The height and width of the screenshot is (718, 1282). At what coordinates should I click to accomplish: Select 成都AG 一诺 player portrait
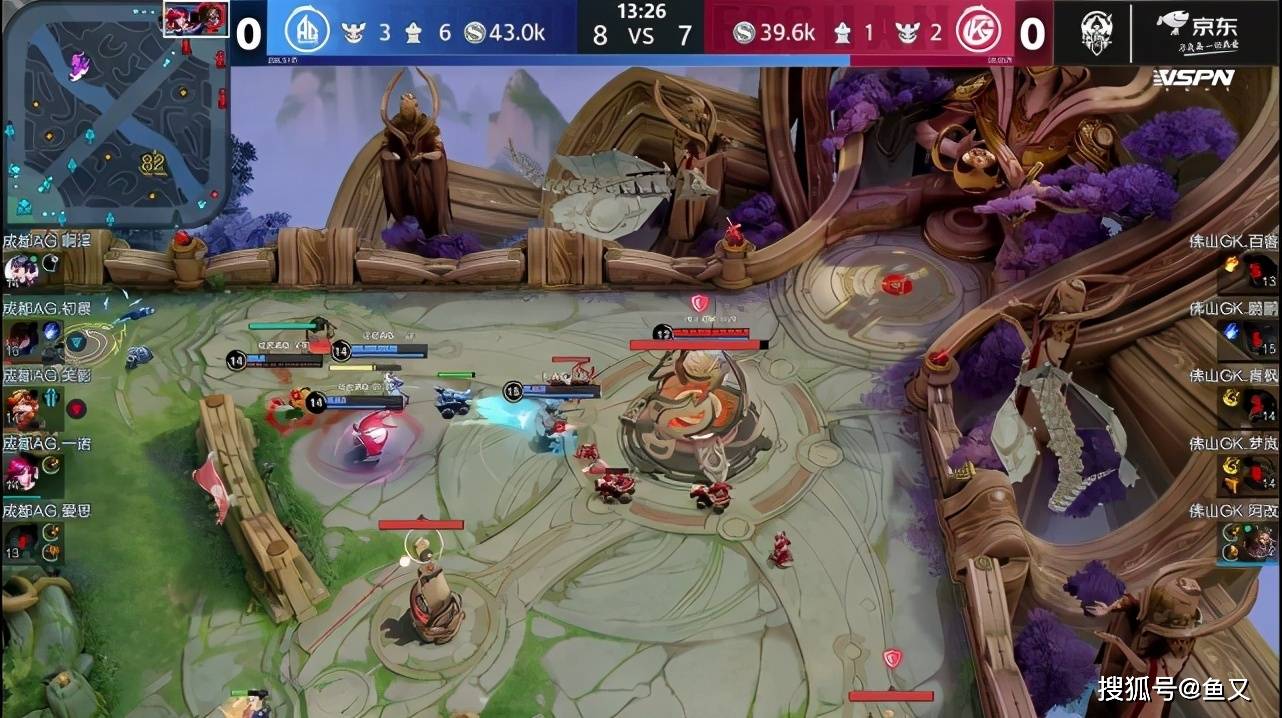20,470
